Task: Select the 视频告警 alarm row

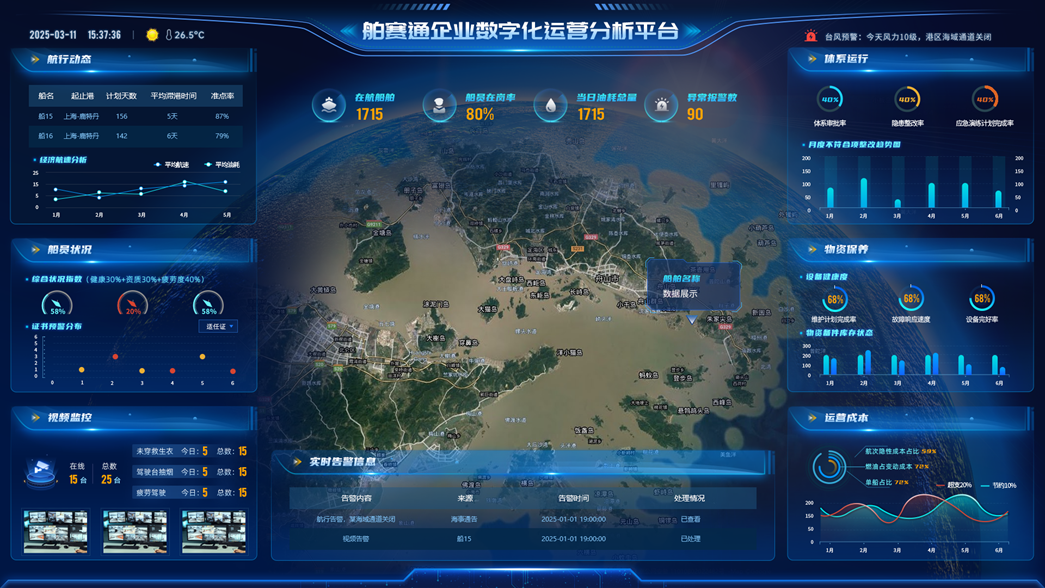Action: (522, 539)
